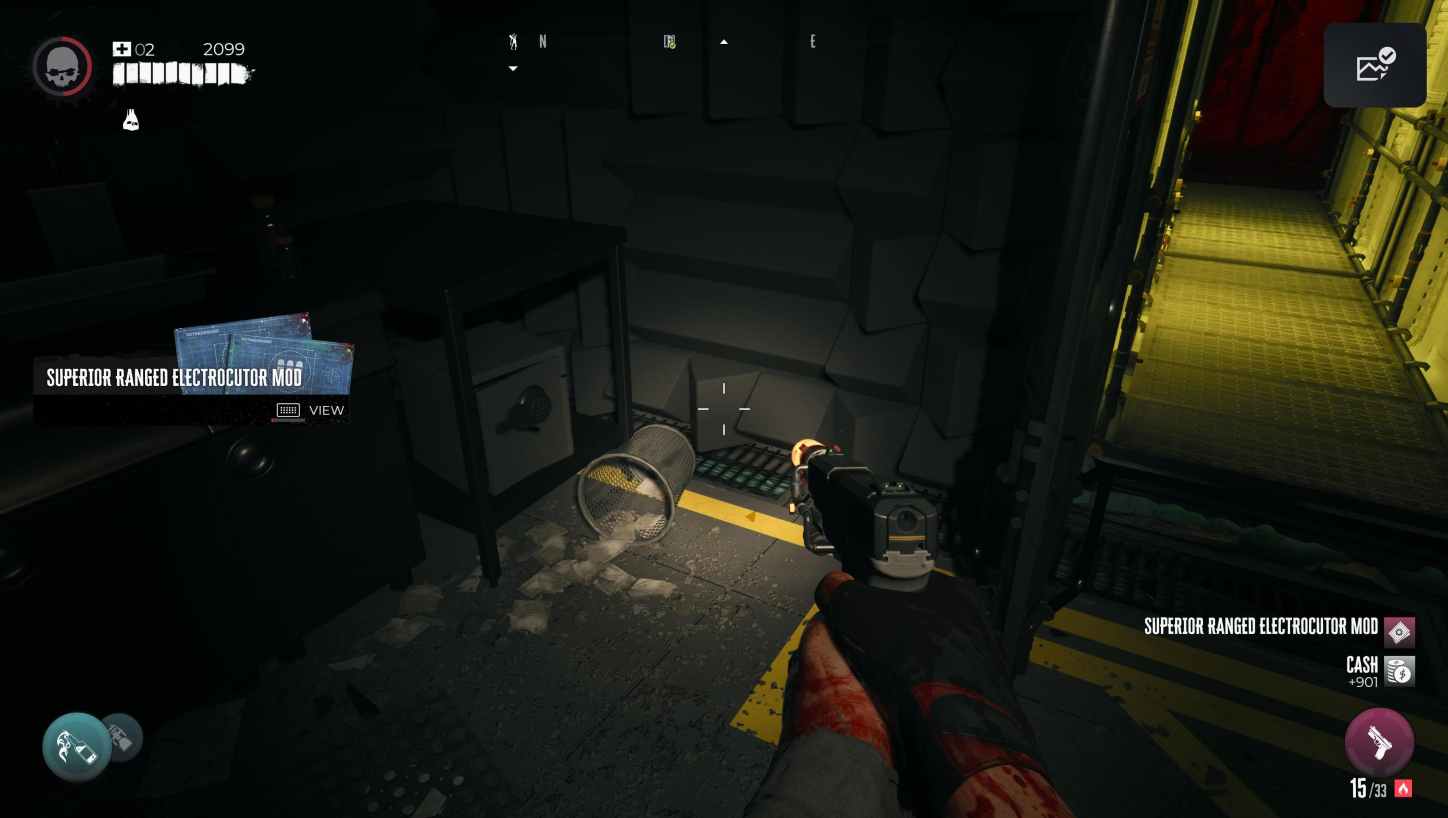Screen dimensions: 1448x818
Task: Open the Superior Ranged Electrocutor Mod notification
Action: 190,377
